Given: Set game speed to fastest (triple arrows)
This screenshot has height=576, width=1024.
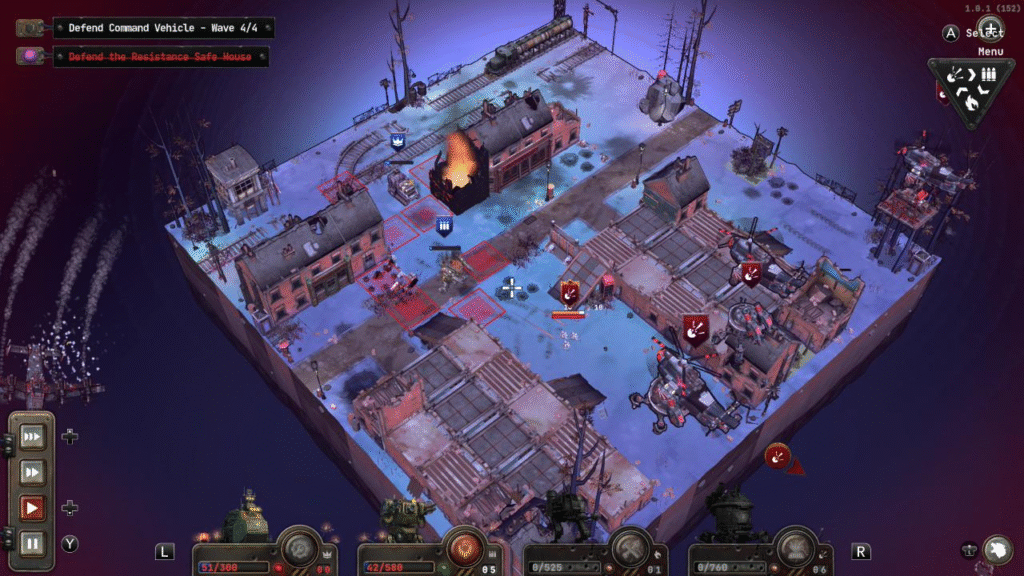Looking at the screenshot, I should pyautogui.click(x=32, y=436).
